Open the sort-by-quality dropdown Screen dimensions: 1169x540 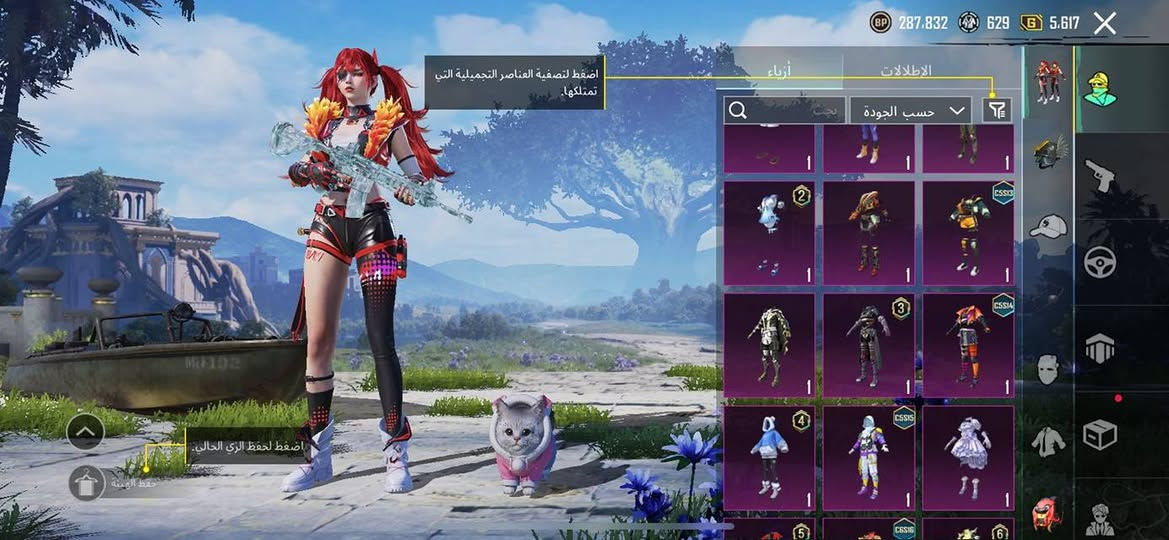[x=910, y=110]
